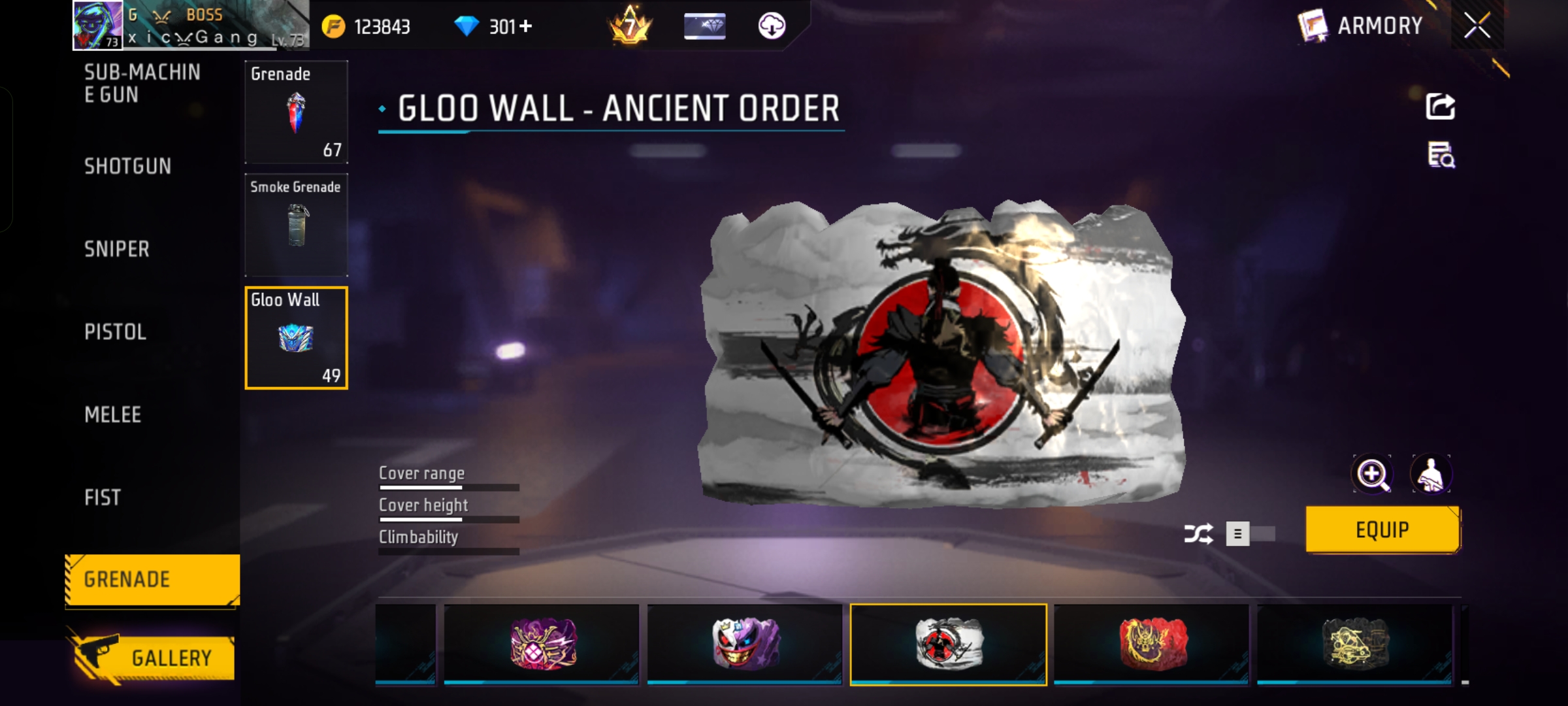
Task: Pick the clown face gloo wall thumbnail
Action: point(745,644)
